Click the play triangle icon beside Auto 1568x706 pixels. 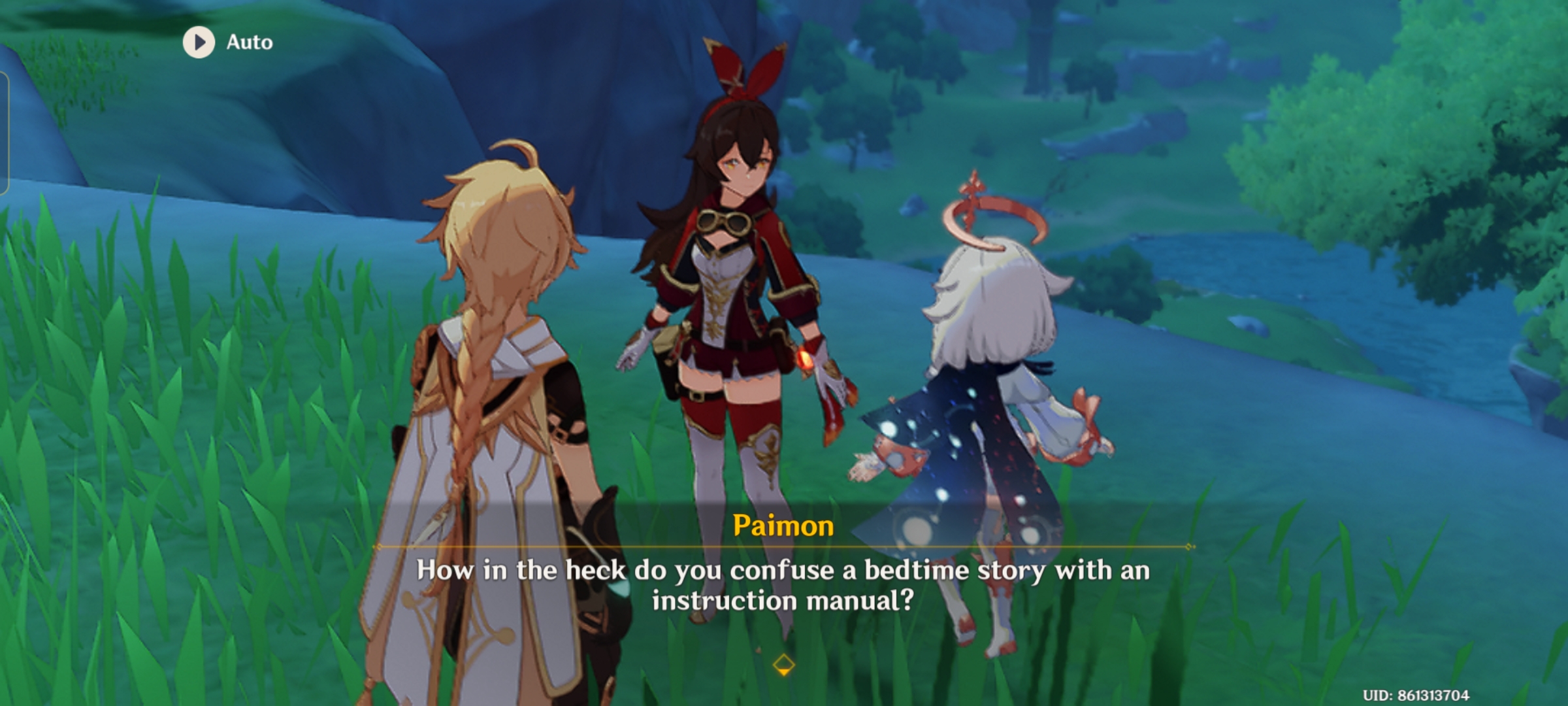click(199, 41)
